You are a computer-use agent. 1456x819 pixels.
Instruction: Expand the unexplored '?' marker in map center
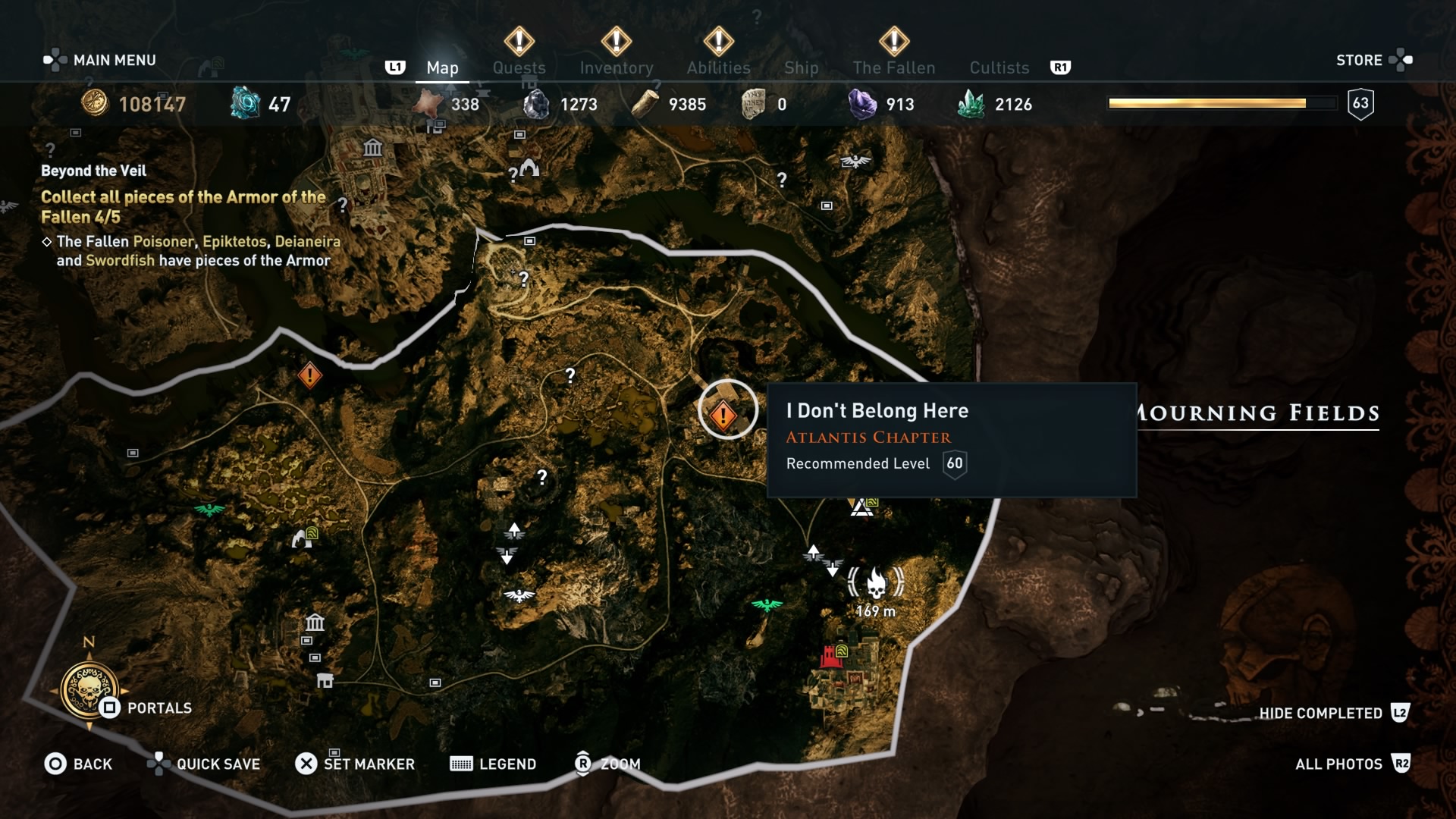click(569, 375)
